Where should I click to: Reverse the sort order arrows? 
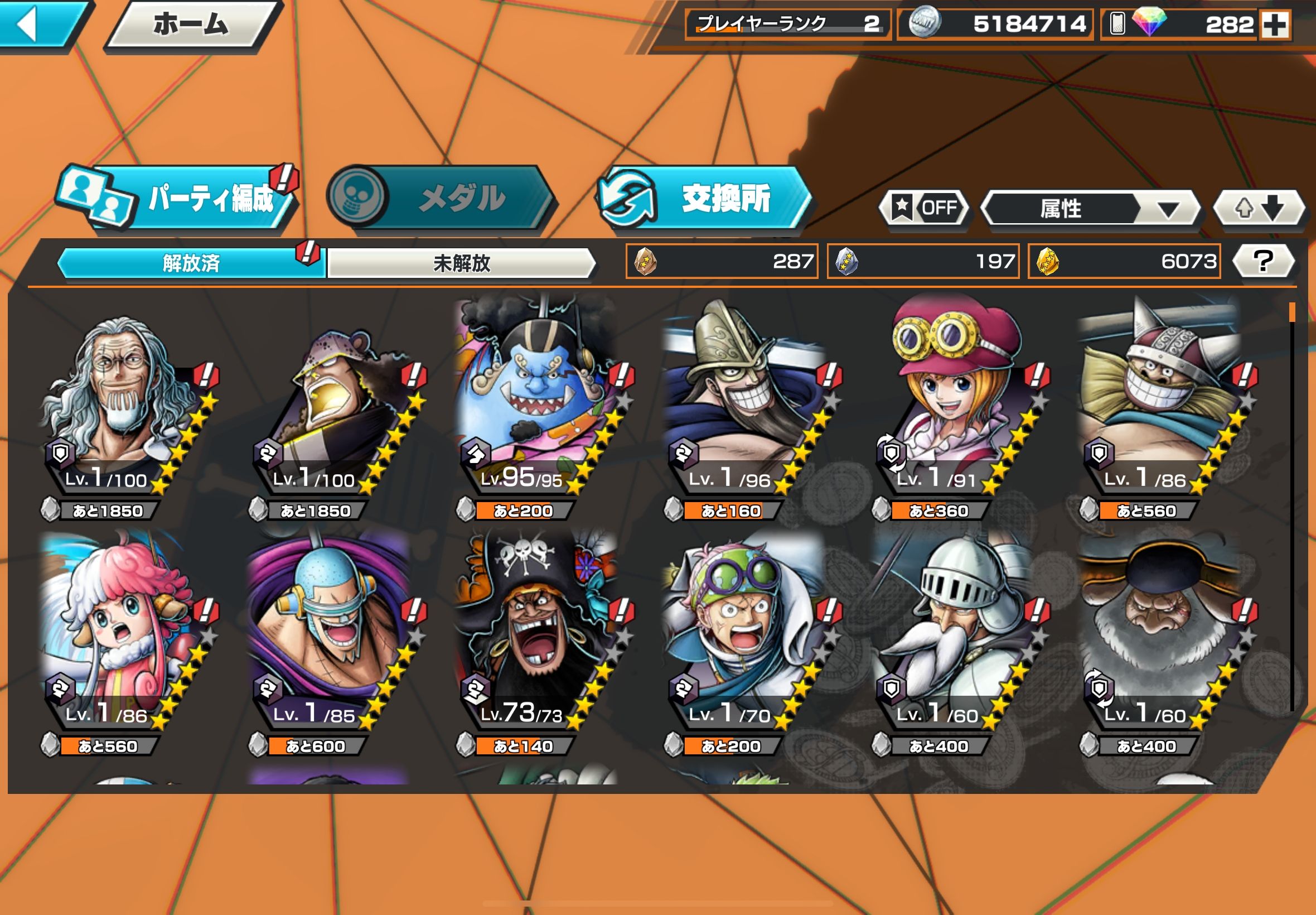[x=1259, y=208]
